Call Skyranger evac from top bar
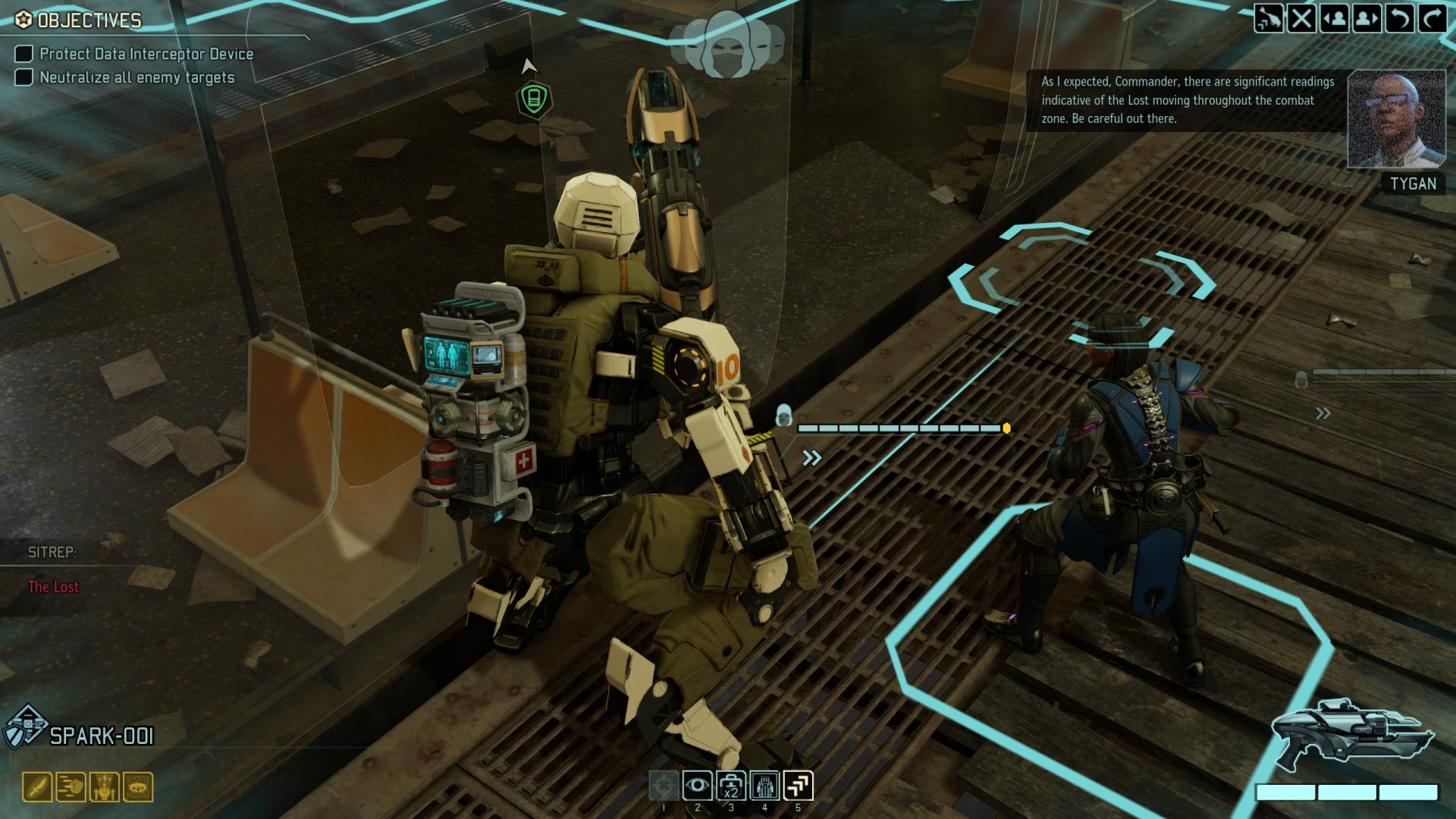1456x819 pixels. [1268, 18]
